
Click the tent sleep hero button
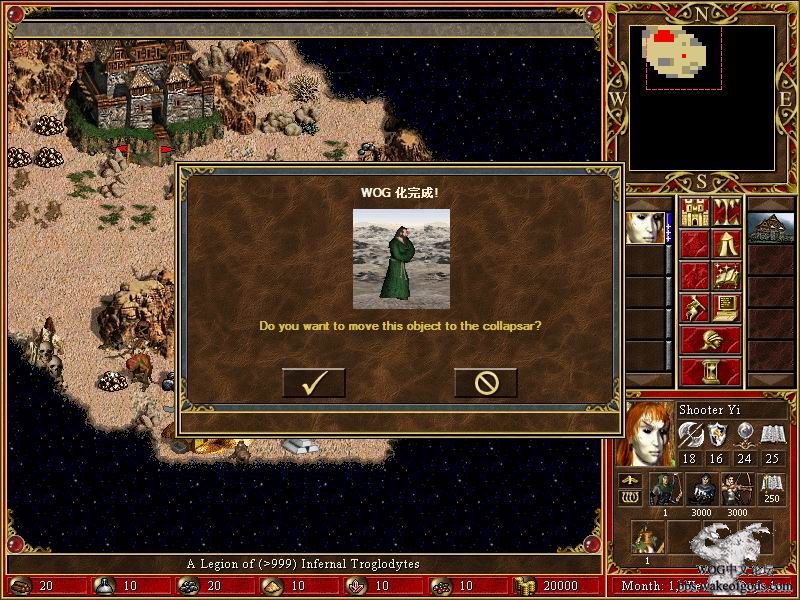pos(726,243)
